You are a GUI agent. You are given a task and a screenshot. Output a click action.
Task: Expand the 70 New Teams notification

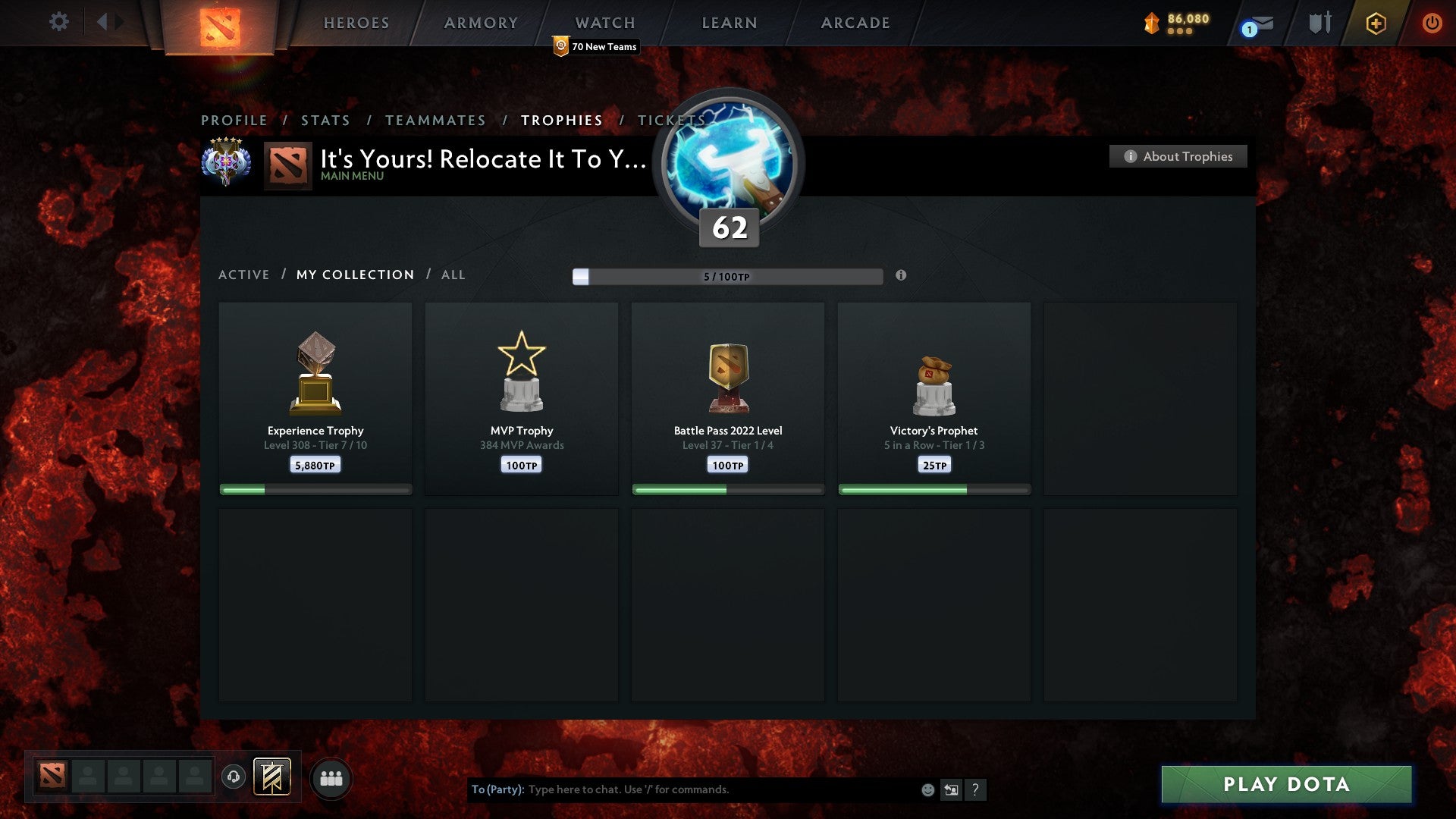coord(596,46)
